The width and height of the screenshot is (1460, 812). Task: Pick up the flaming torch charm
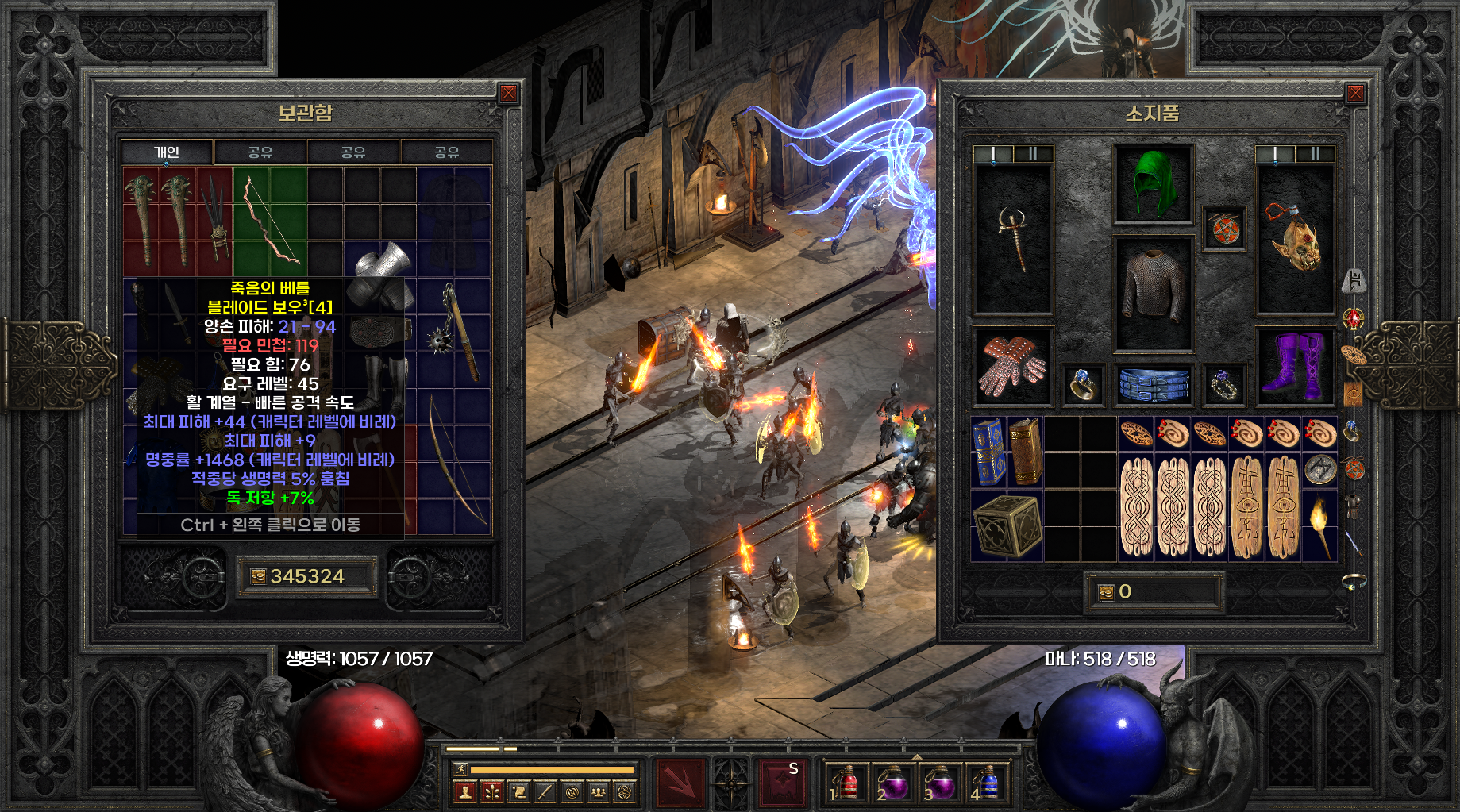coord(1319,525)
